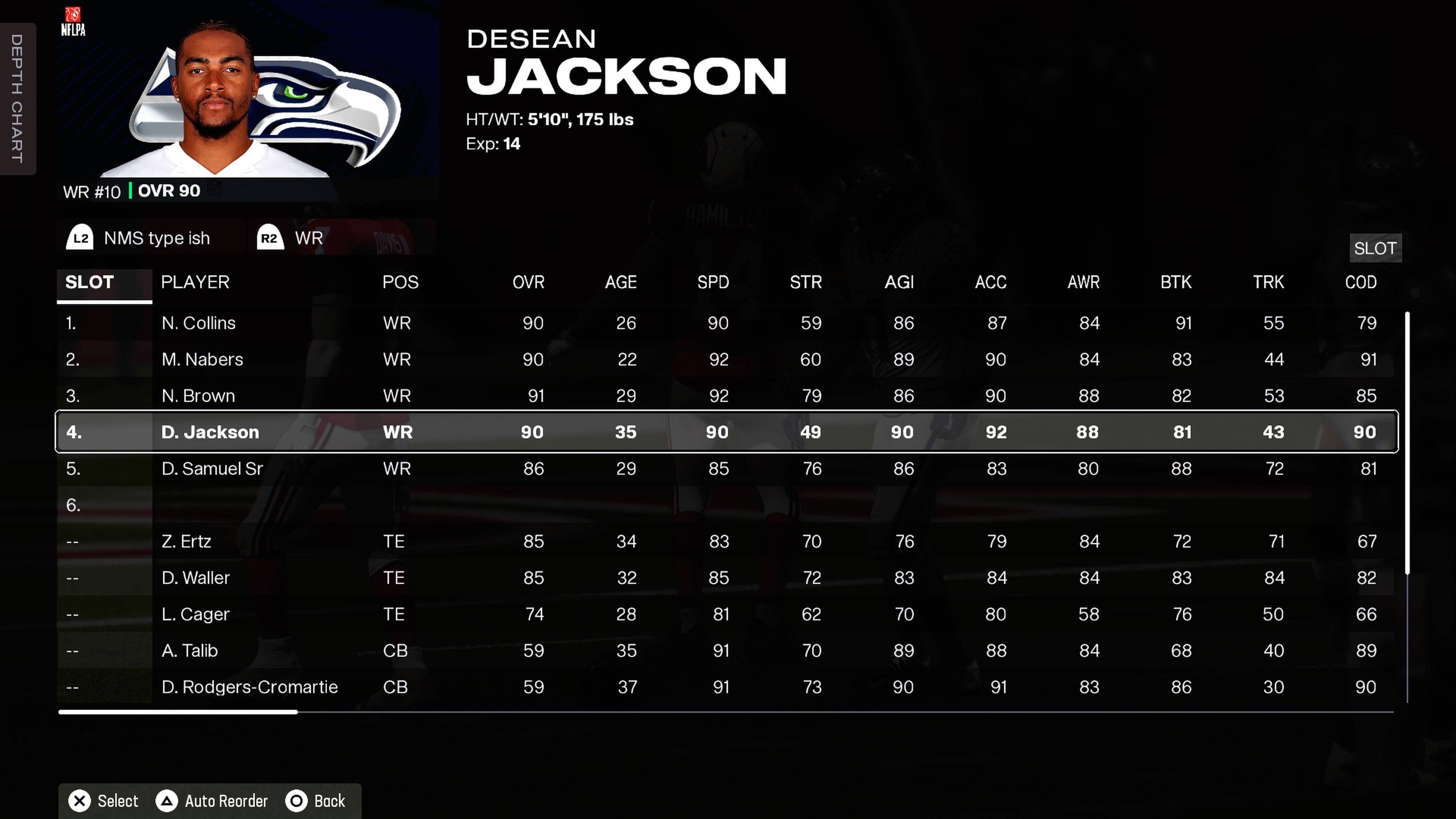This screenshot has width=1456, height=819.
Task: Pick N. Brown from the receiver list
Action: (198, 395)
